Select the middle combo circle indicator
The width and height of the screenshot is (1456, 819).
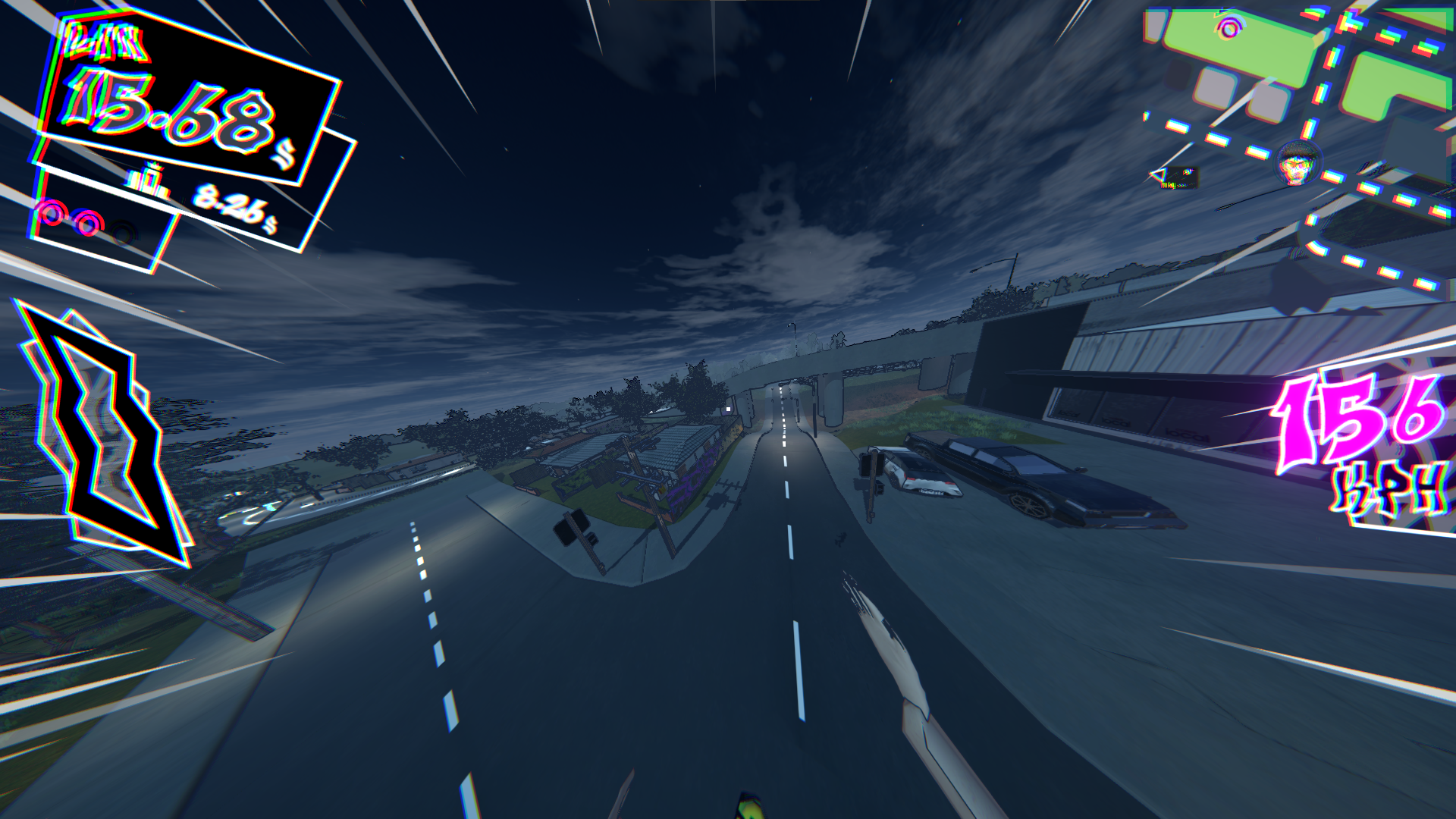(x=89, y=225)
